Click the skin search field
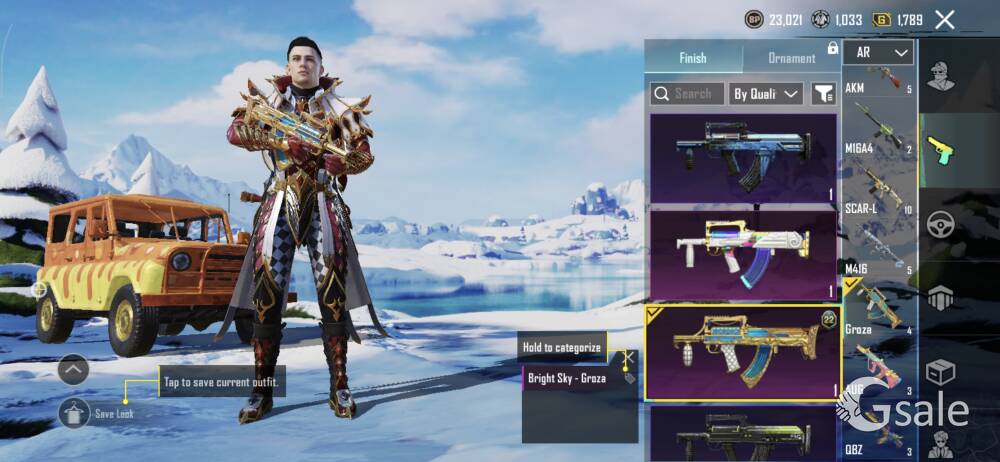1000x462 pixels. coord(686,94)
